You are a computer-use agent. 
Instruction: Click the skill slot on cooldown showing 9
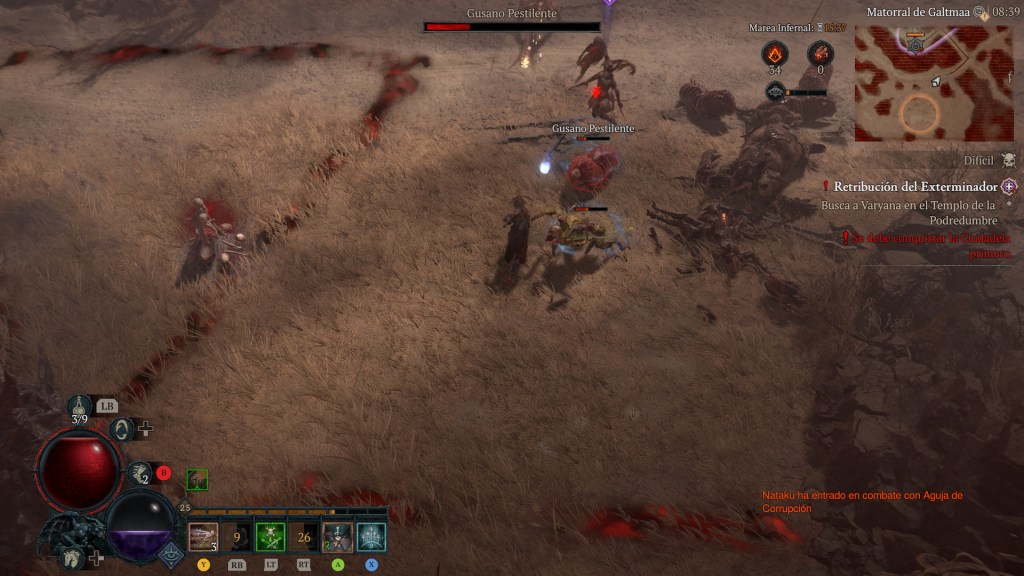click(x=237, y=537)
